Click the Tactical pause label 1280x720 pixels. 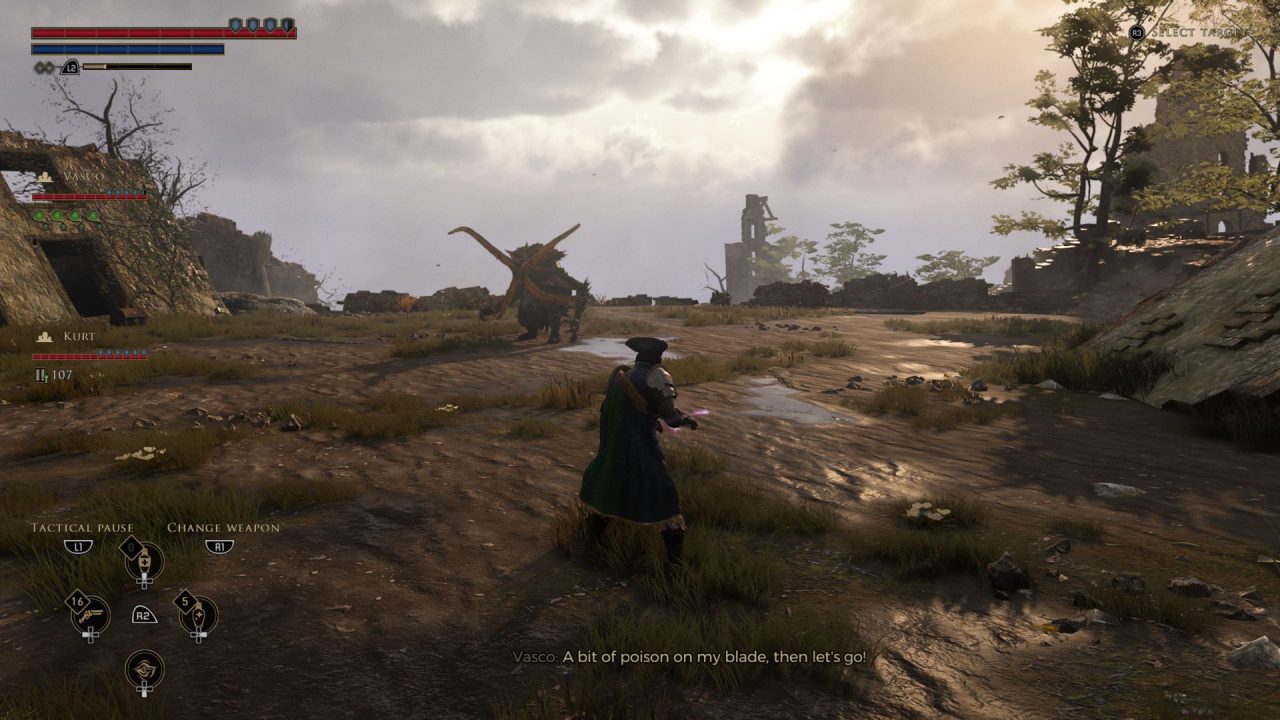[82, 528]
